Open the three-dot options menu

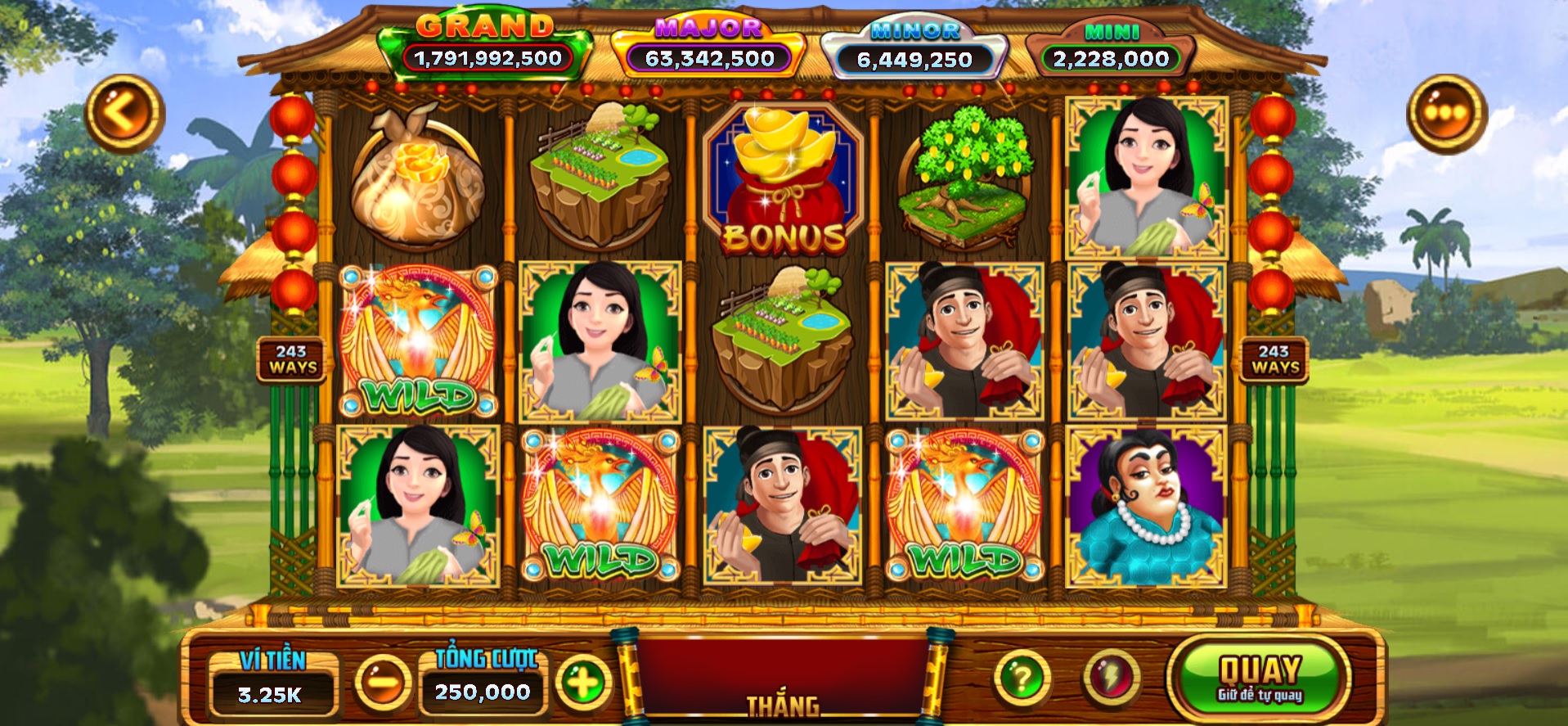pyautogui.click(x=1445, y=114)
